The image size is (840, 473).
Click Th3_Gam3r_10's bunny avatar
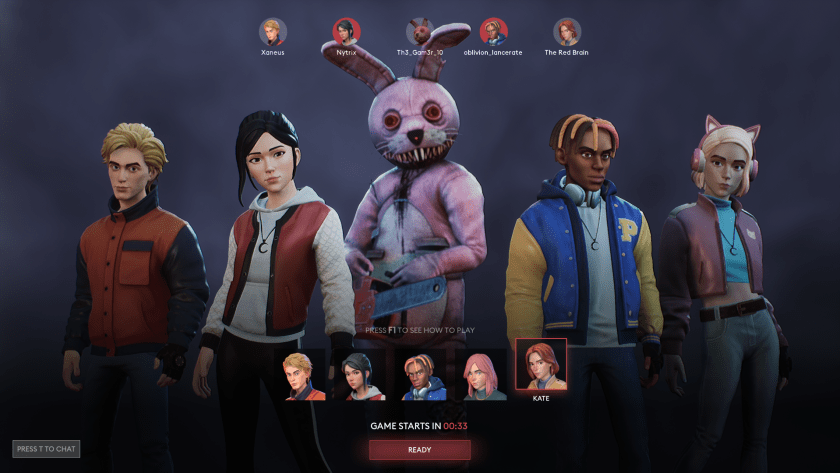tap(419, 32)
